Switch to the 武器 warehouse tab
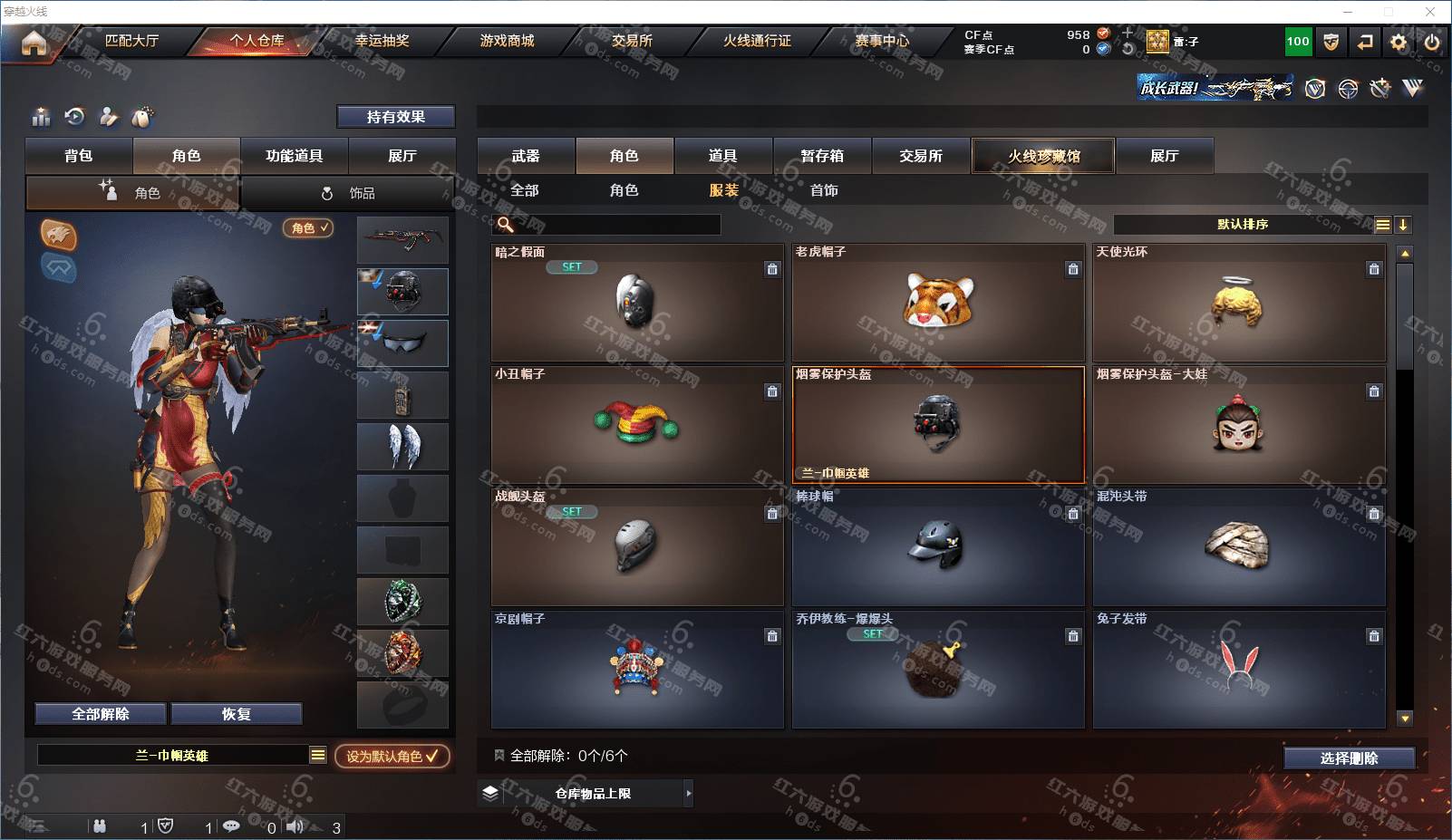The width and height of the screenshot is (1452, 840). pos(526,156)
